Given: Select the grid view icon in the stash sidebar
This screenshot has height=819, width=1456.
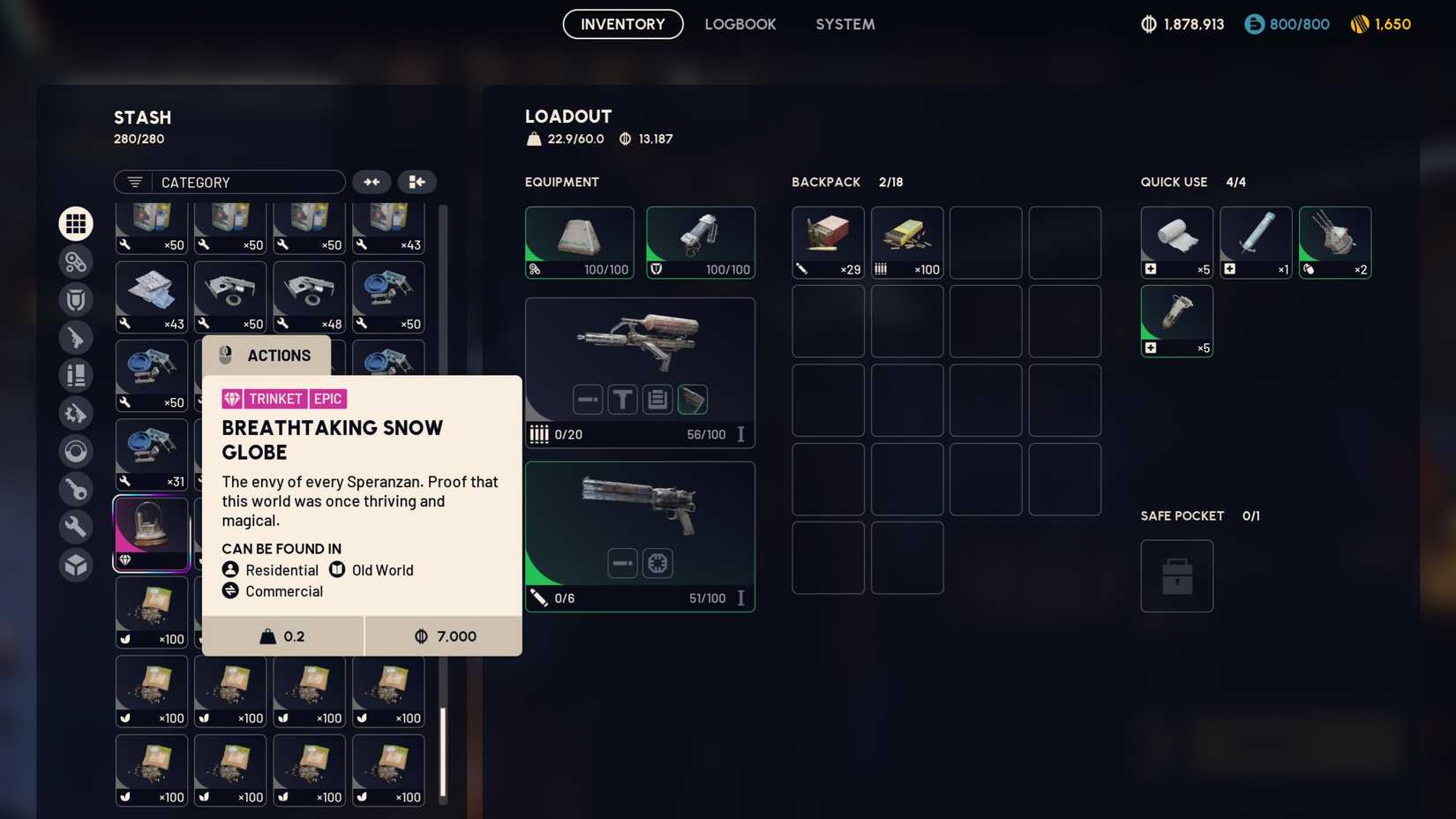Looking at the screenshot, I should coord(76,223).
